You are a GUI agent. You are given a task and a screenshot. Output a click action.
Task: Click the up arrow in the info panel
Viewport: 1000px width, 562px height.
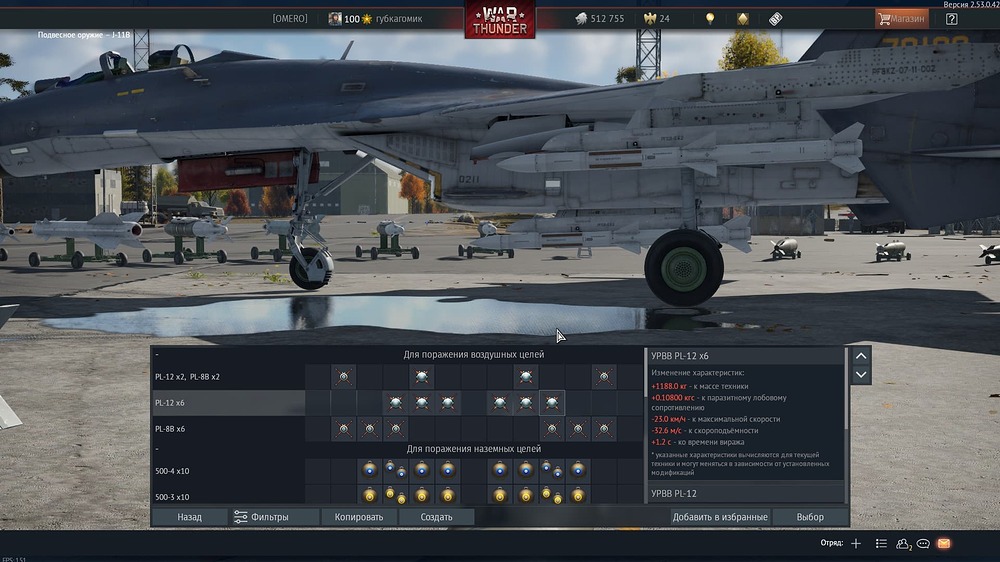pyautogui.click(x=861, y=355)
